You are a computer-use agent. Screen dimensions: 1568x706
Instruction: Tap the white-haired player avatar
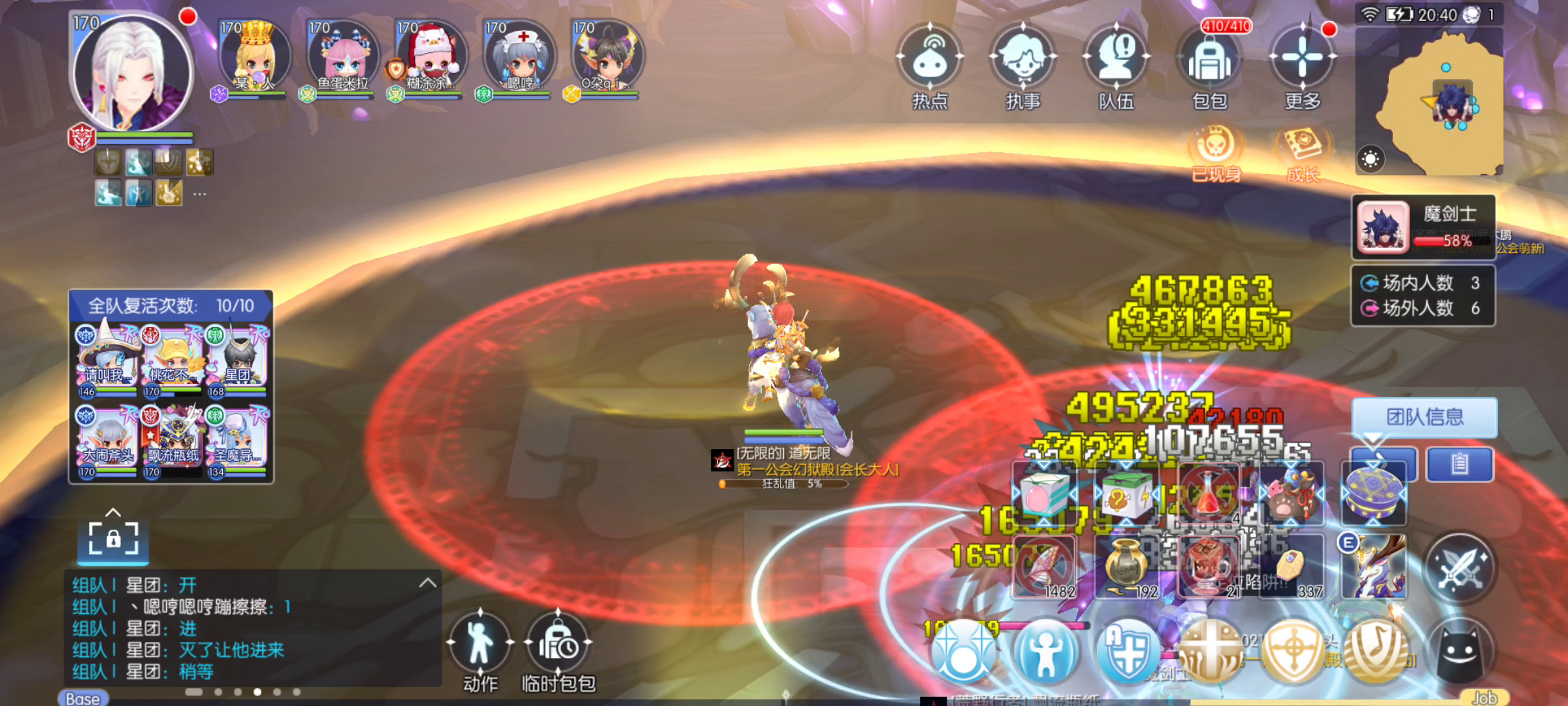133,72
